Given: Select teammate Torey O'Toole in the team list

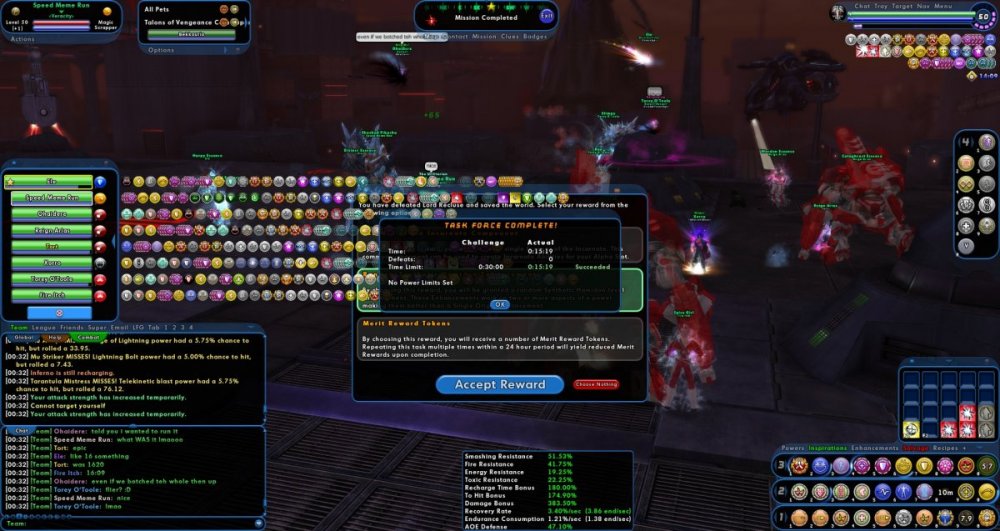Looking at the screenshot, I should click(x=52, y=278).
